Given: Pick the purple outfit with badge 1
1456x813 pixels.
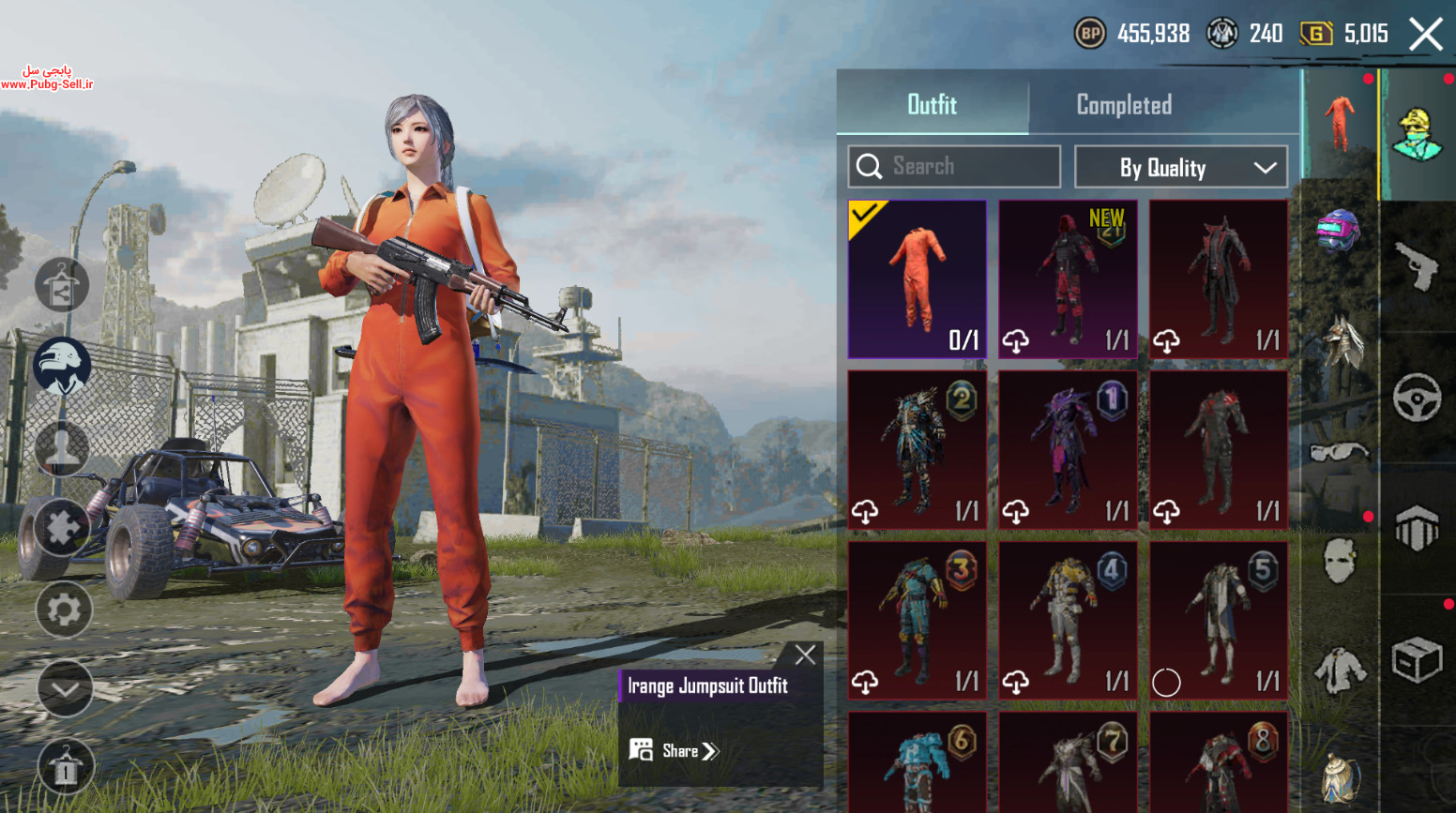Looking at the screenshot, I should (x=1068, y=450).
